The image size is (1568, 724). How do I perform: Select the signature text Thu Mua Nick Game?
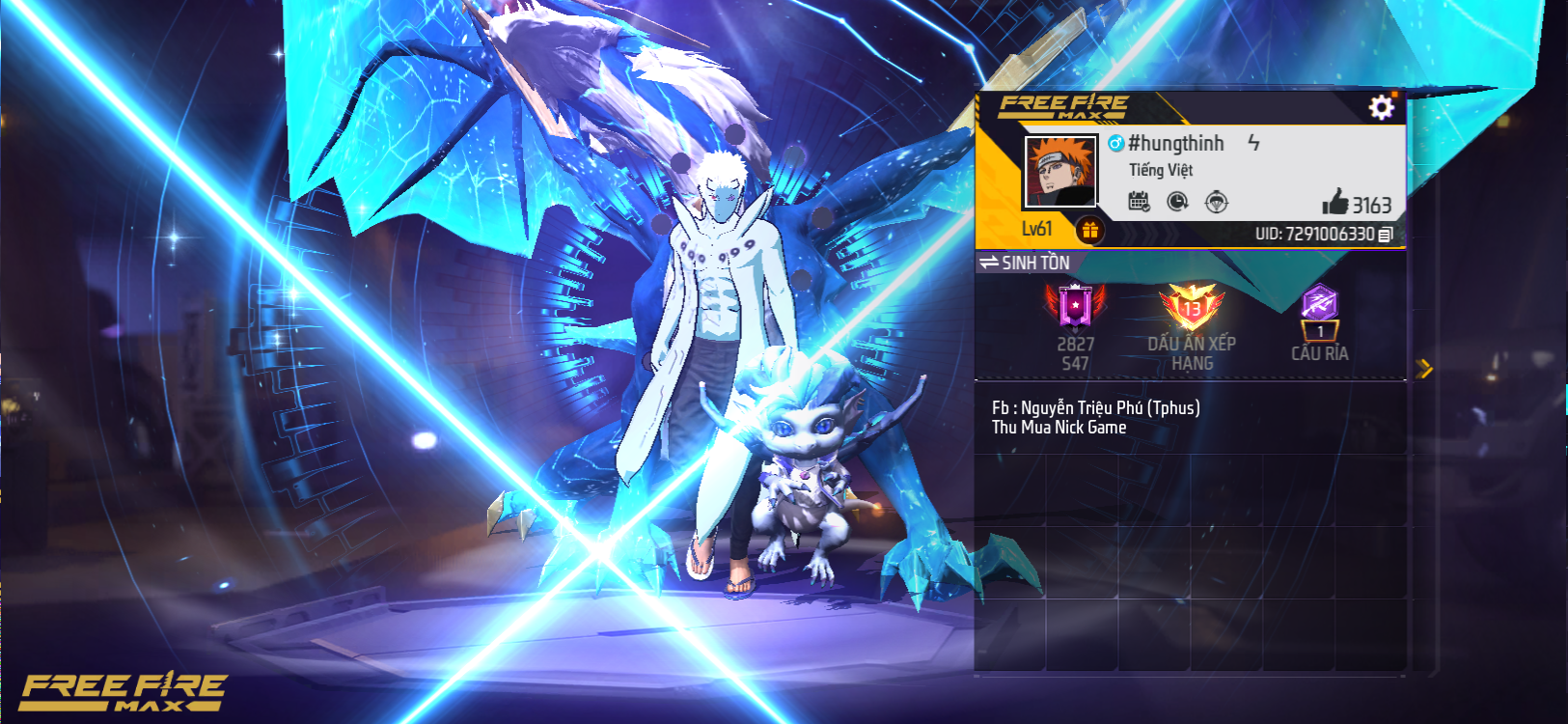(x=1059, y=428)
